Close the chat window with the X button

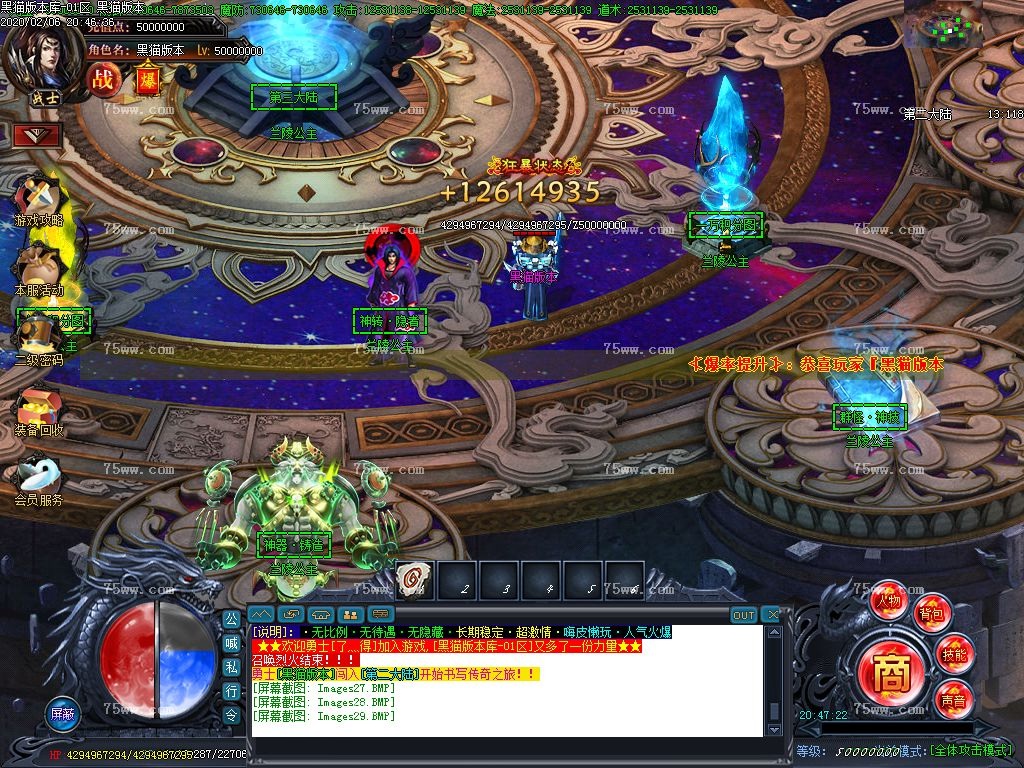pyautogui.click(x=770, y=614)
